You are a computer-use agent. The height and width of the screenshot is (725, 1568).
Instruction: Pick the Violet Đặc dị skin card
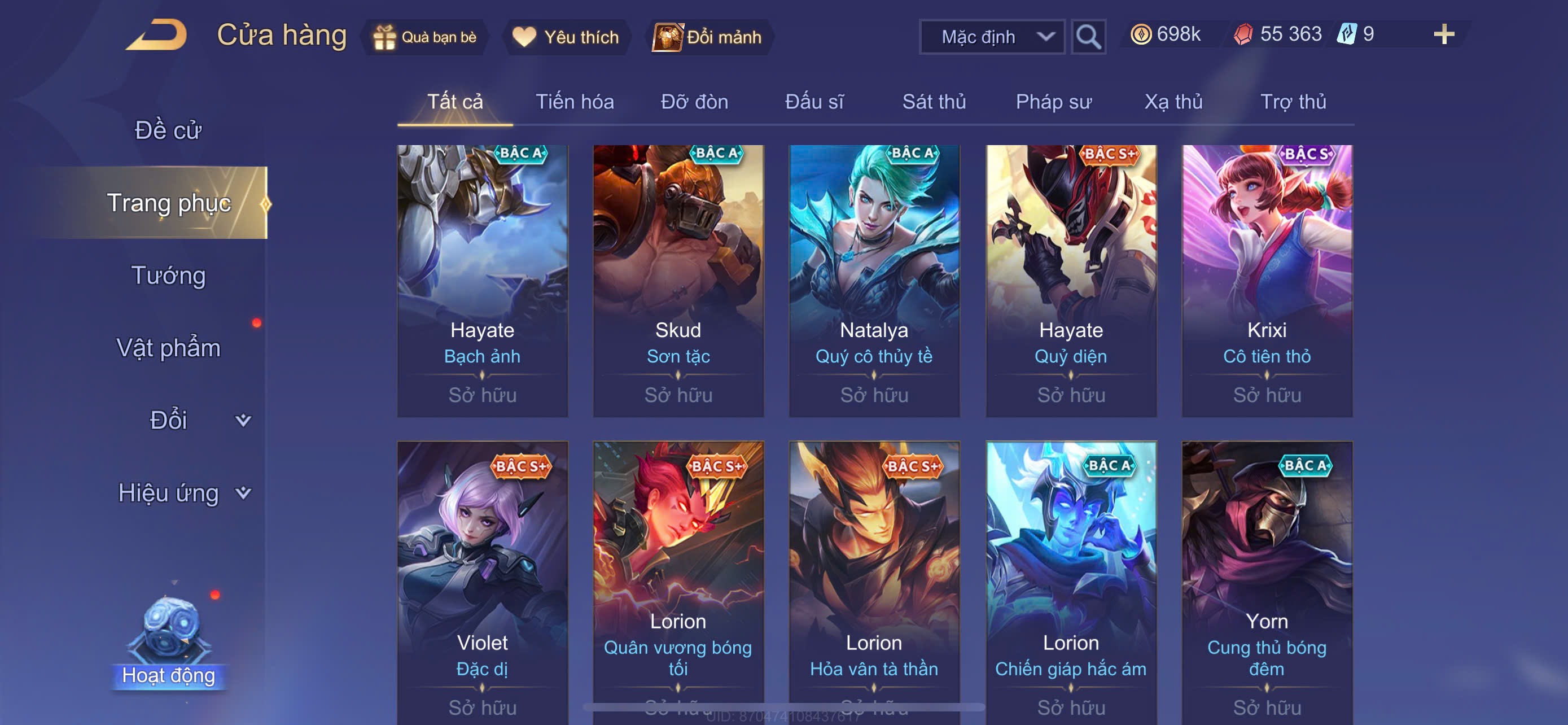(x=482, y=578)
